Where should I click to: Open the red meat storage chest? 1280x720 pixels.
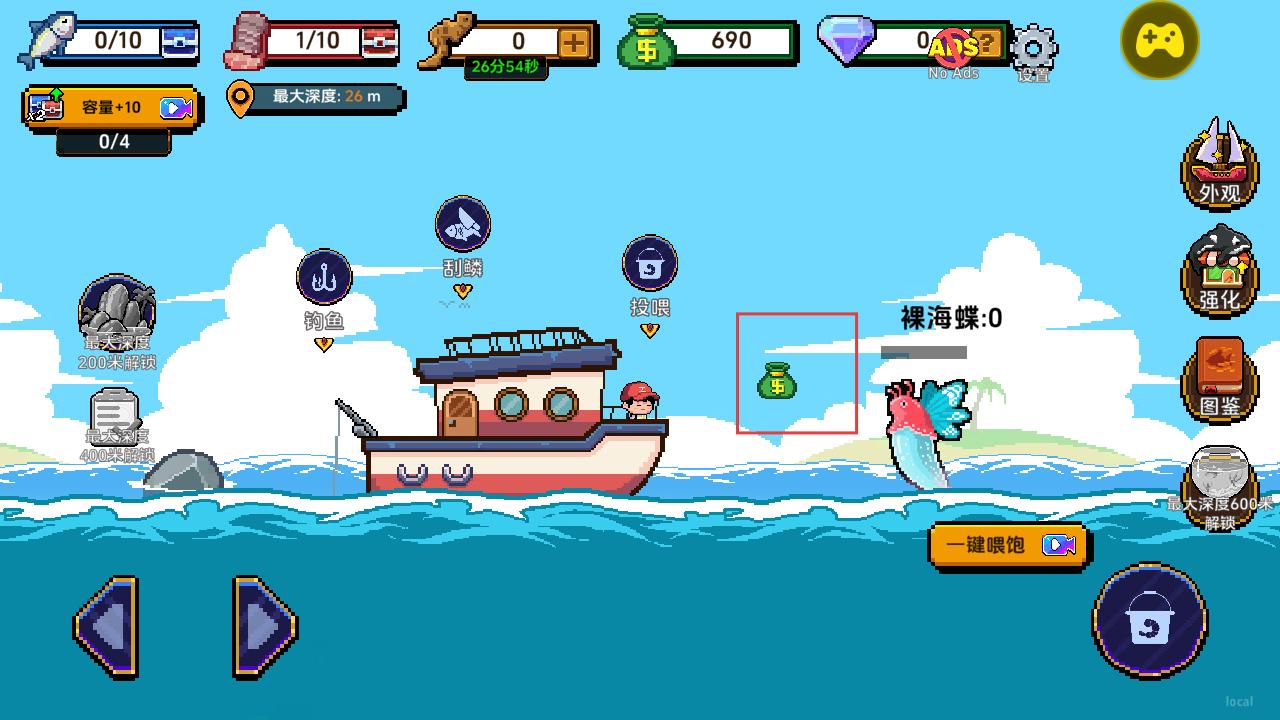(380, 42)
